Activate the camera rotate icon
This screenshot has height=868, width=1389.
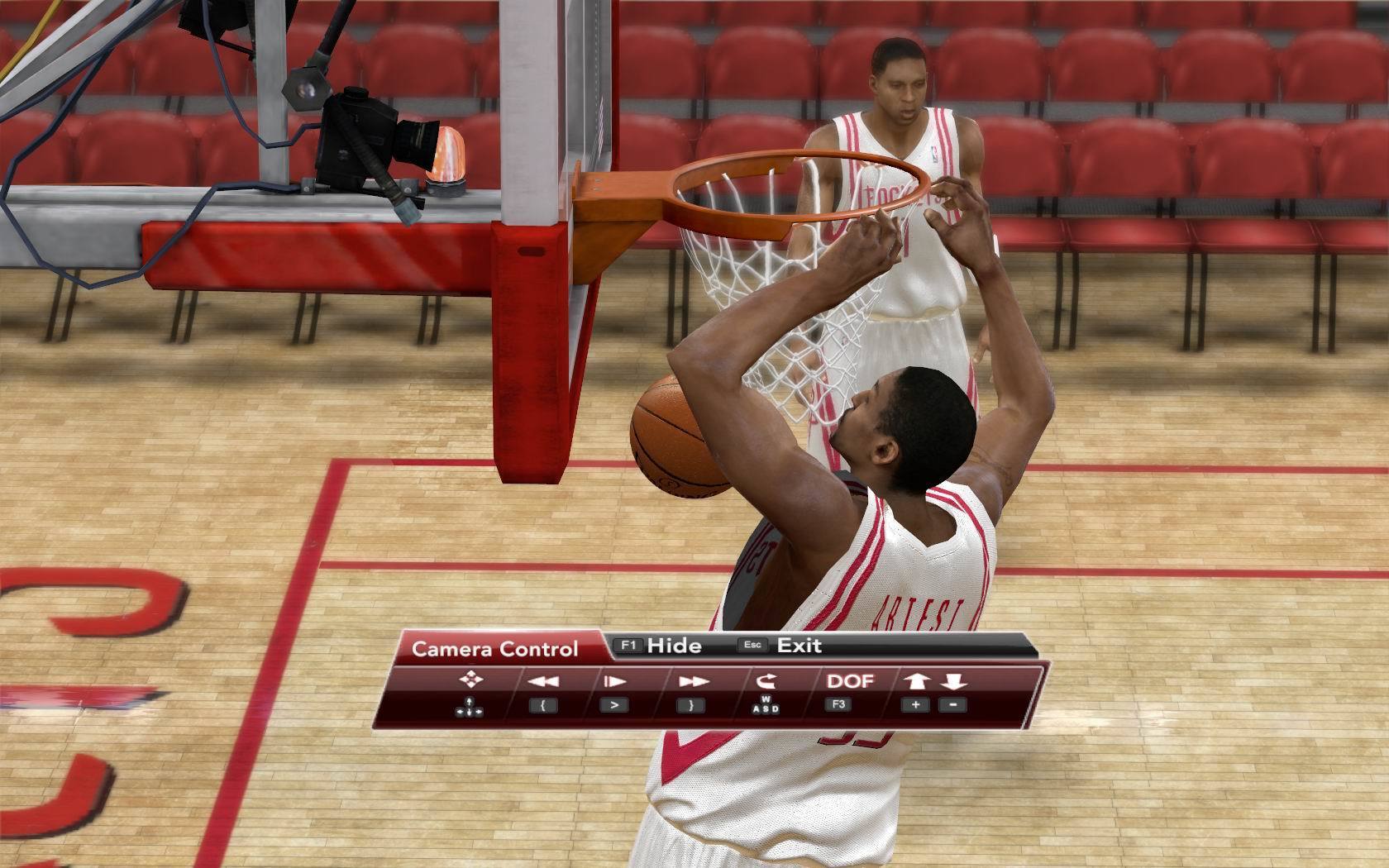[766, 681]
